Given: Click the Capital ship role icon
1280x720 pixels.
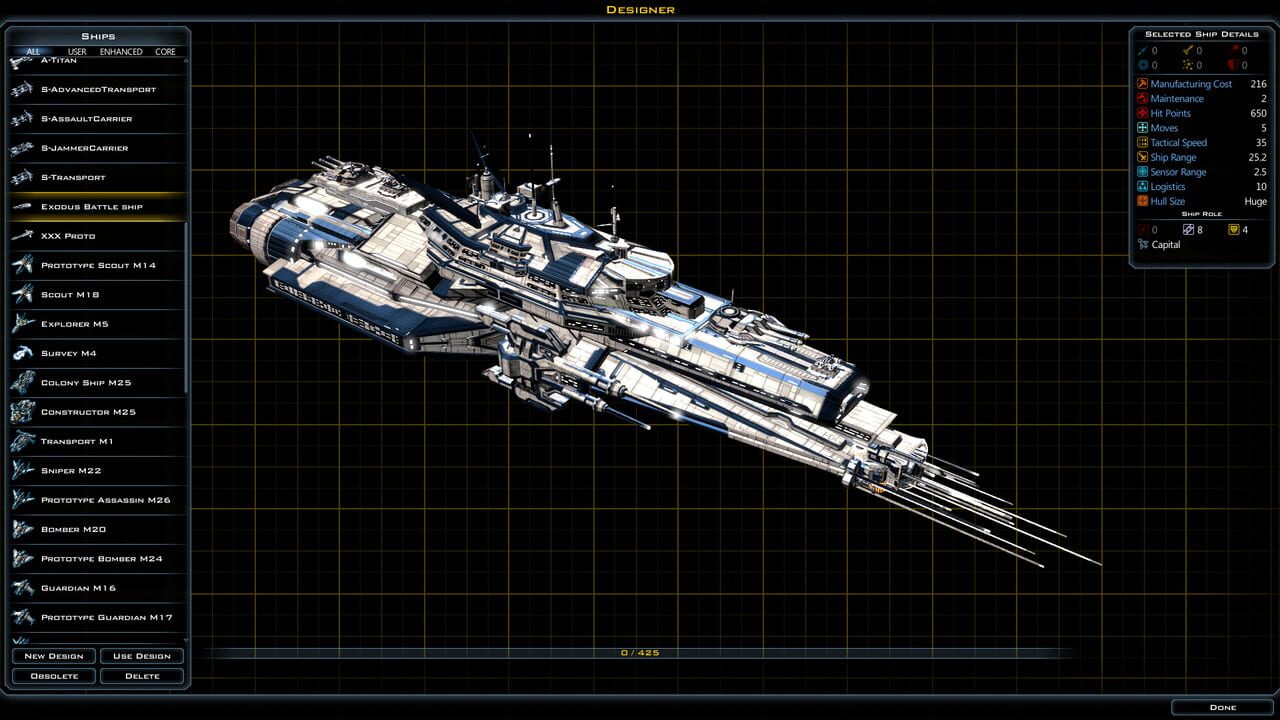Looking at the screenshot, I should [x=1142, y=244].
